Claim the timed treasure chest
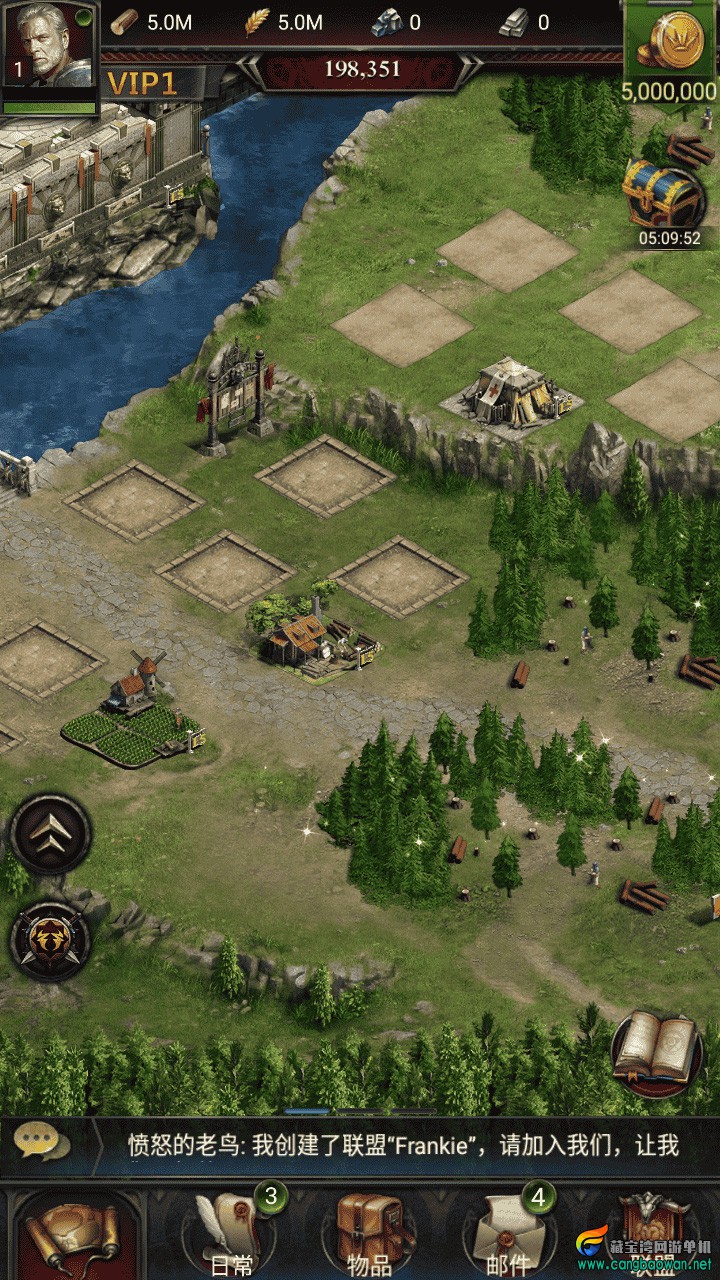 click(x=663, y=197)
